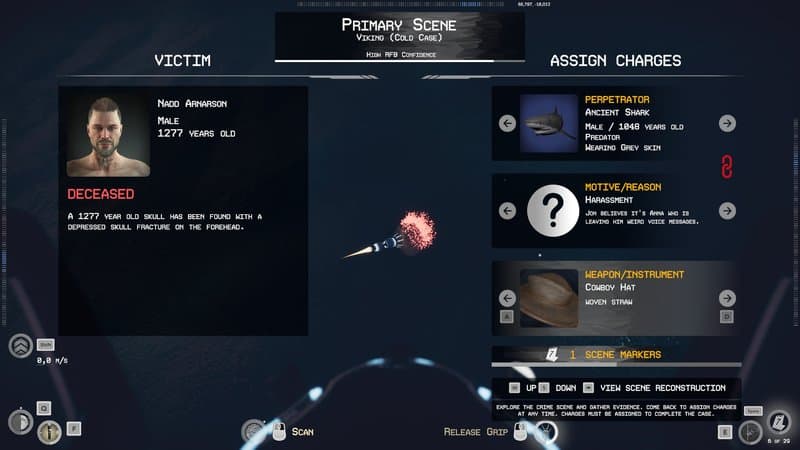The width and height of the screenshot is (800, 450).
Task: Go to the previous motive option
Action: [507, 211]
